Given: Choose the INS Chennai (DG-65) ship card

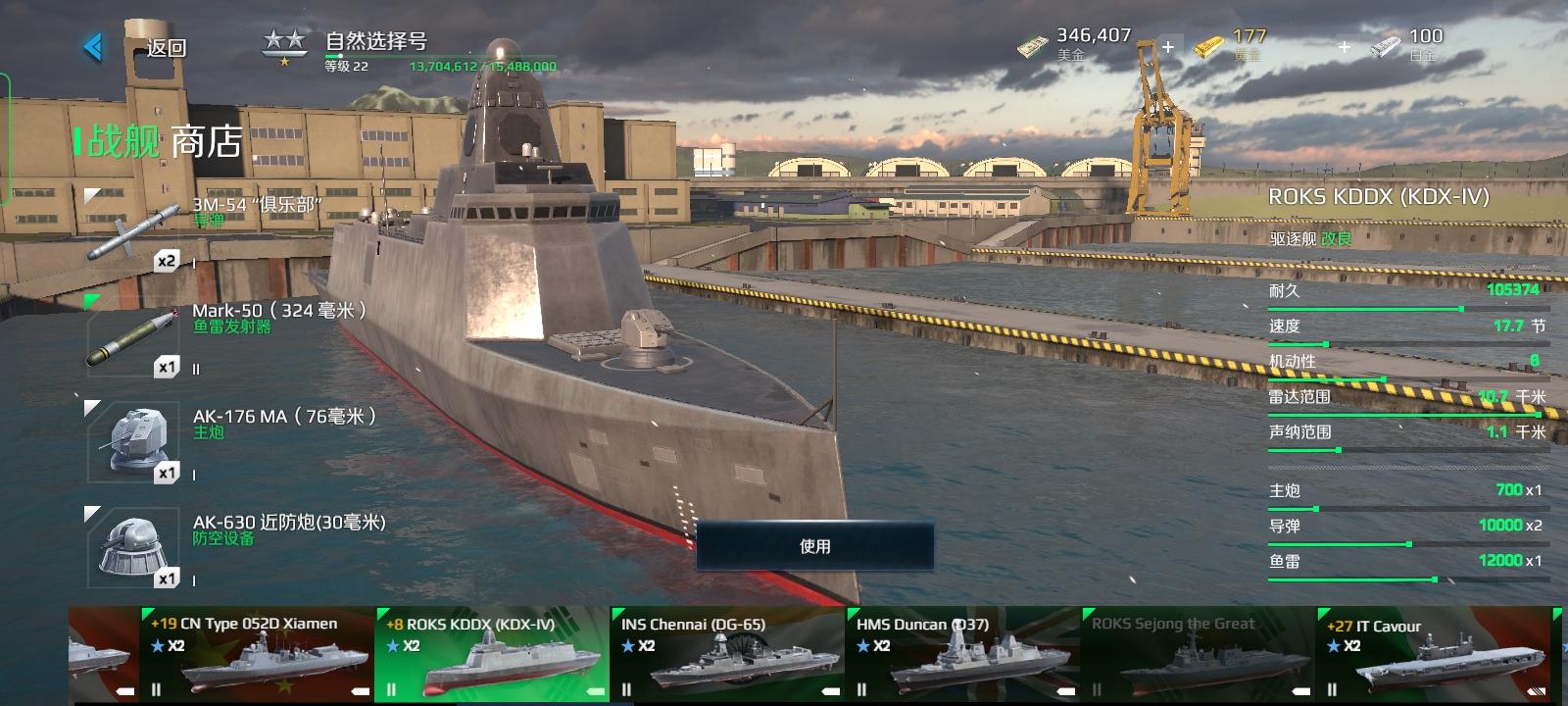Looking at the screenshot, I should tap(726, 655).
